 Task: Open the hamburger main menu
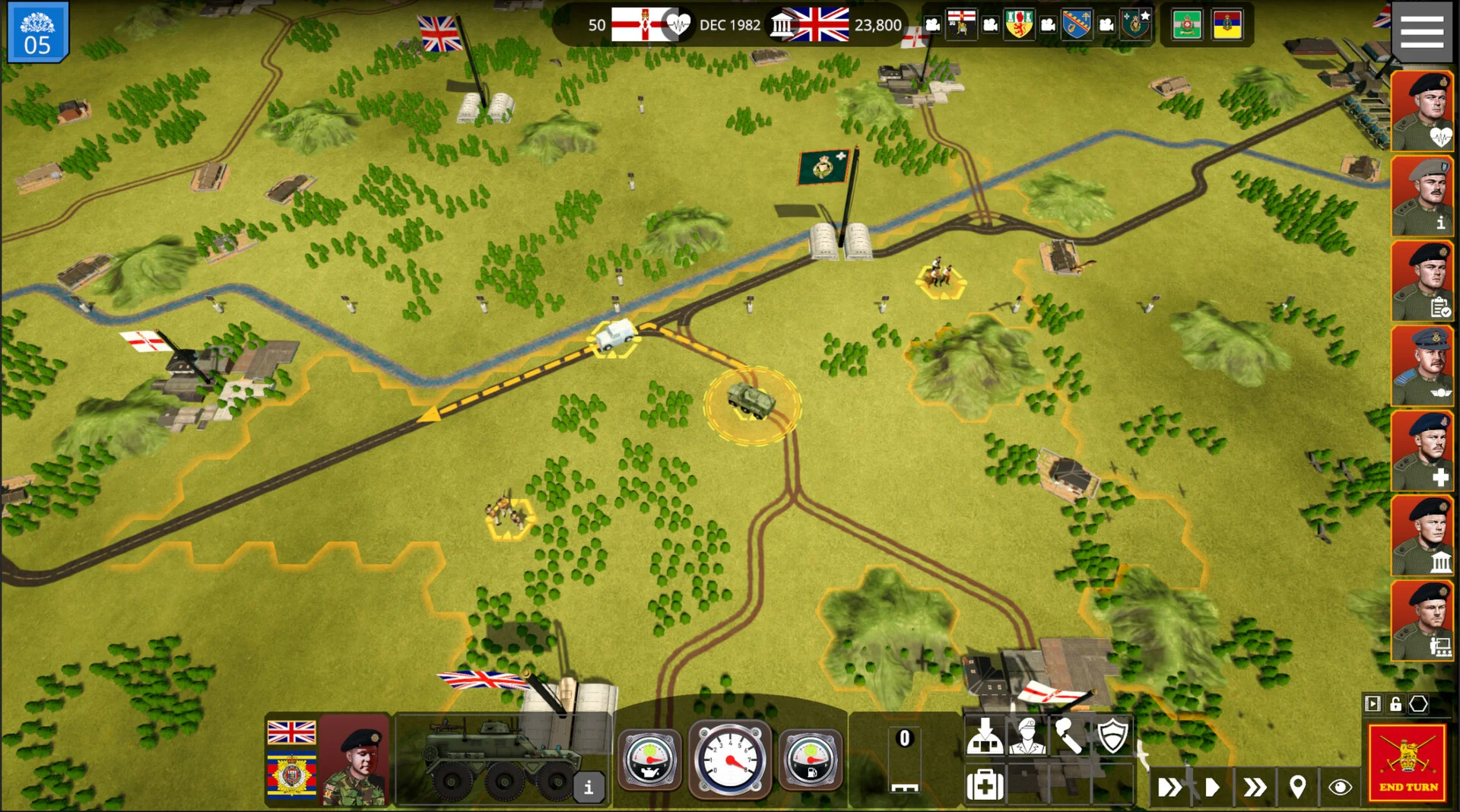1421,32
